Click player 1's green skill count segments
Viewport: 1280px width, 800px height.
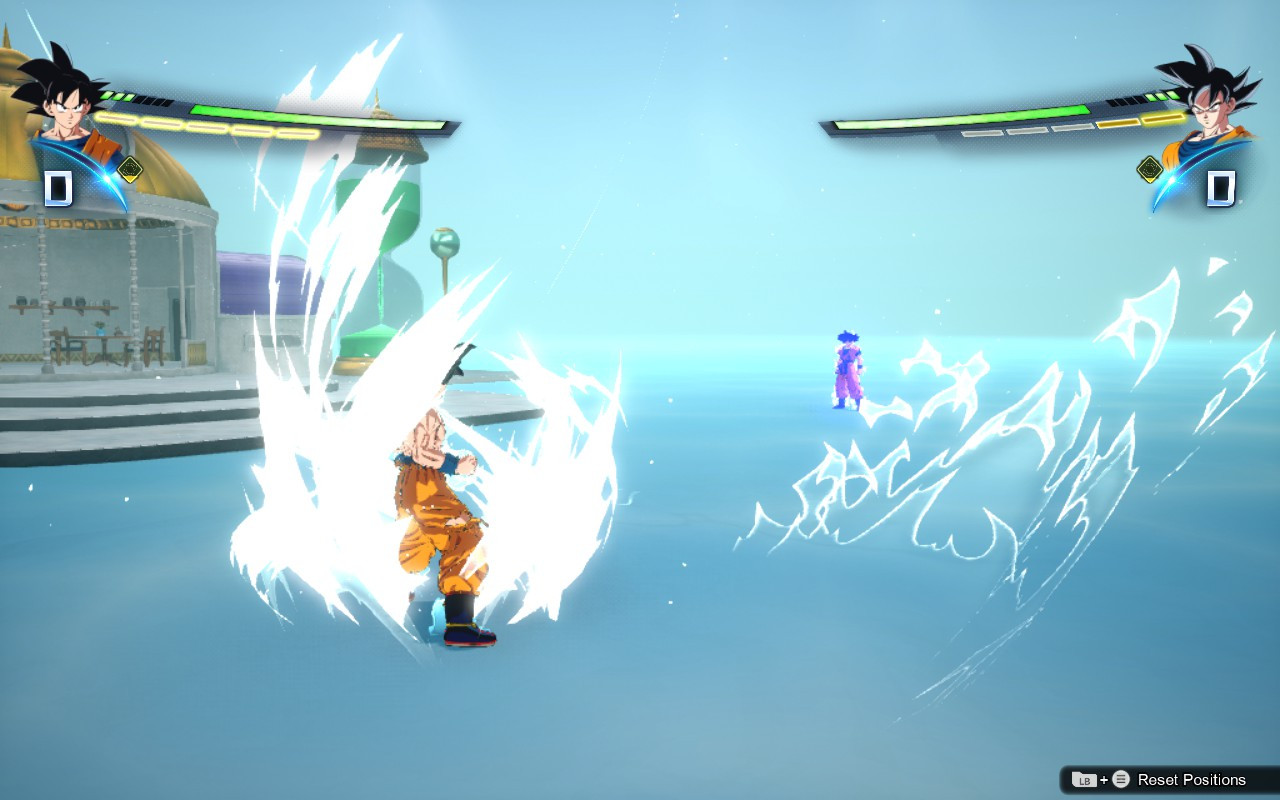115,96
